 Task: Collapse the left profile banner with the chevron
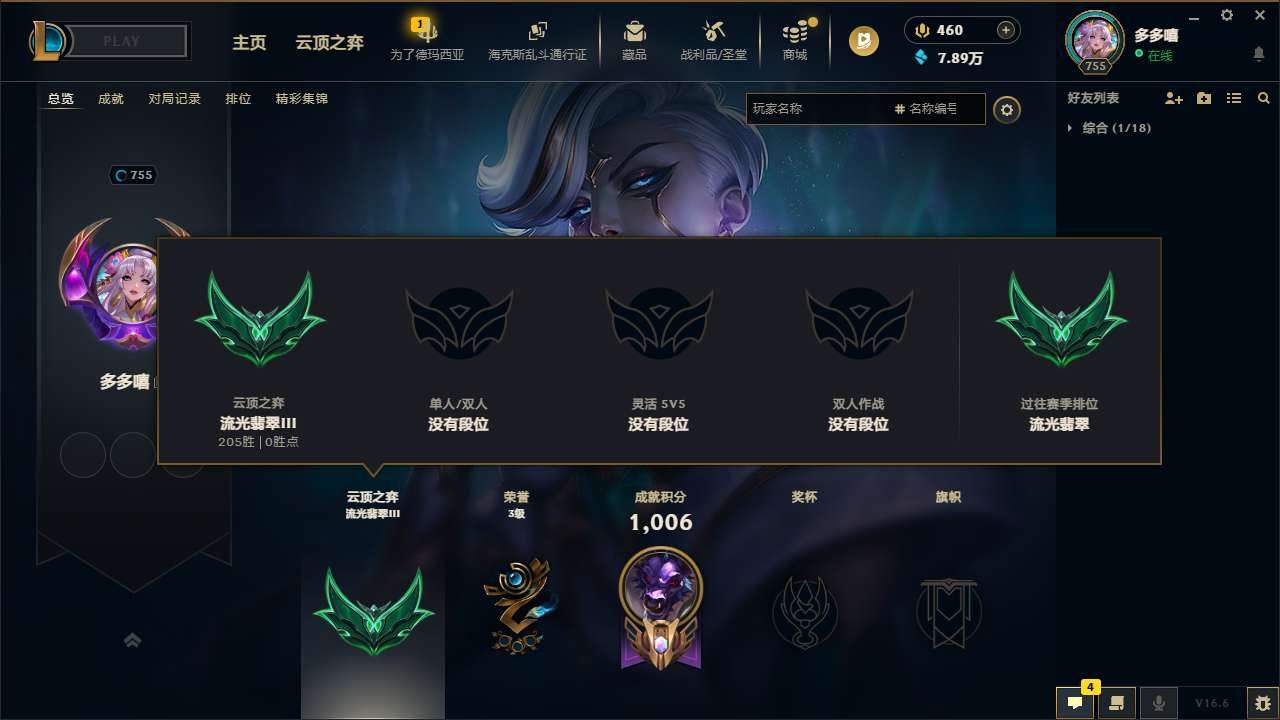133,641
